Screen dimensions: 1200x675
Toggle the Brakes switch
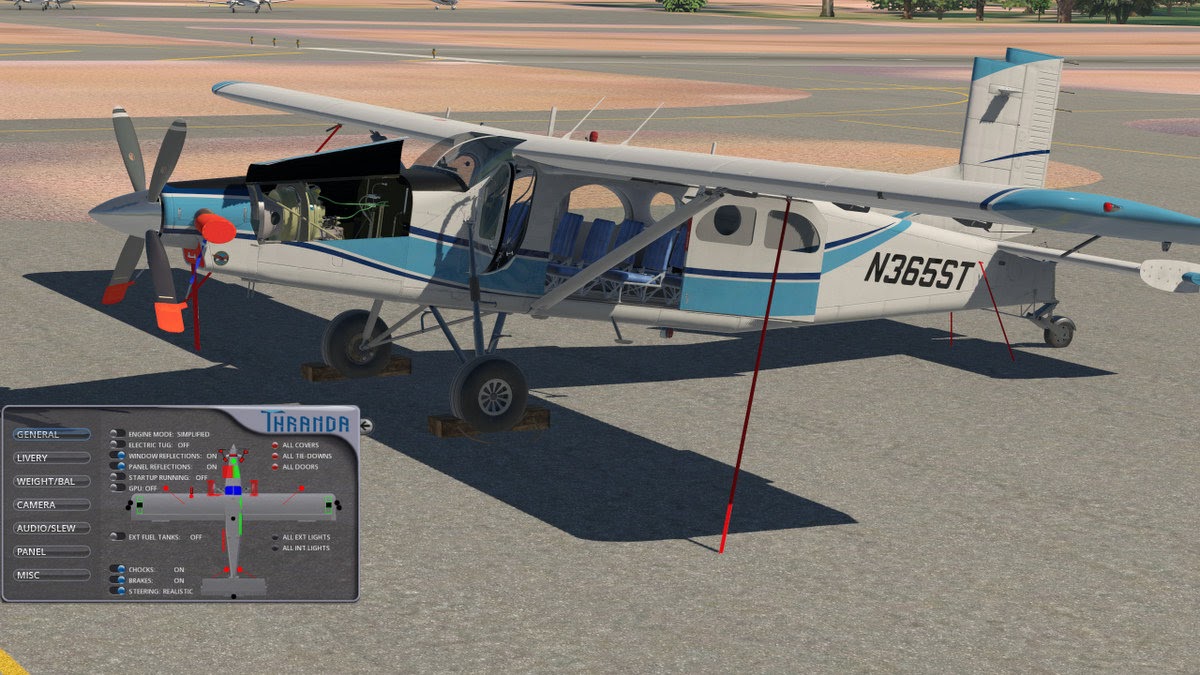119,580
